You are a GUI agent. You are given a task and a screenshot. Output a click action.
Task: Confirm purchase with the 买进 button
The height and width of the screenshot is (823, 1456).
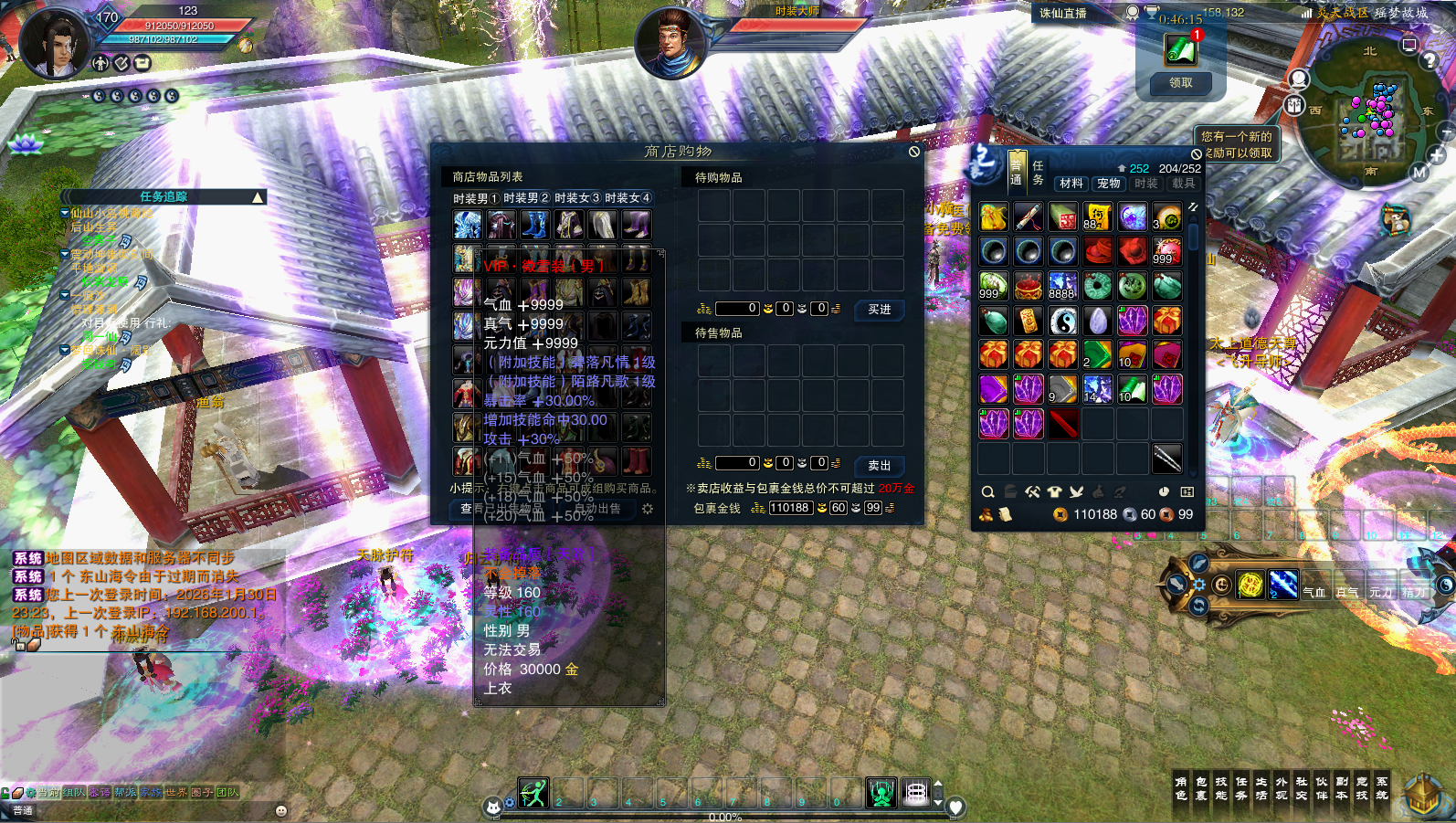coord(879,310)
